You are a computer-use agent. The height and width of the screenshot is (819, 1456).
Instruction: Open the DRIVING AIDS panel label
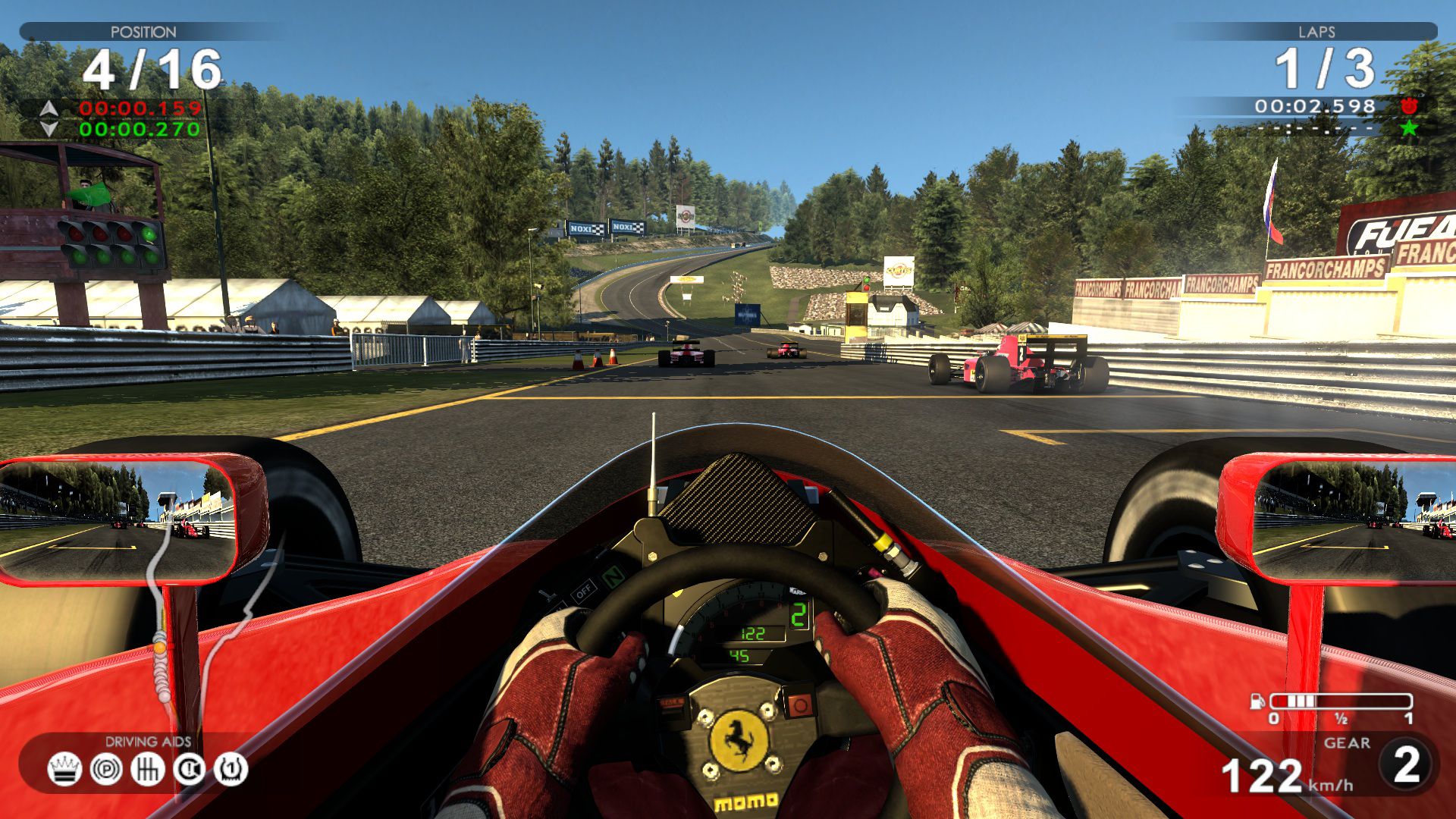click(x=149, y=740)
